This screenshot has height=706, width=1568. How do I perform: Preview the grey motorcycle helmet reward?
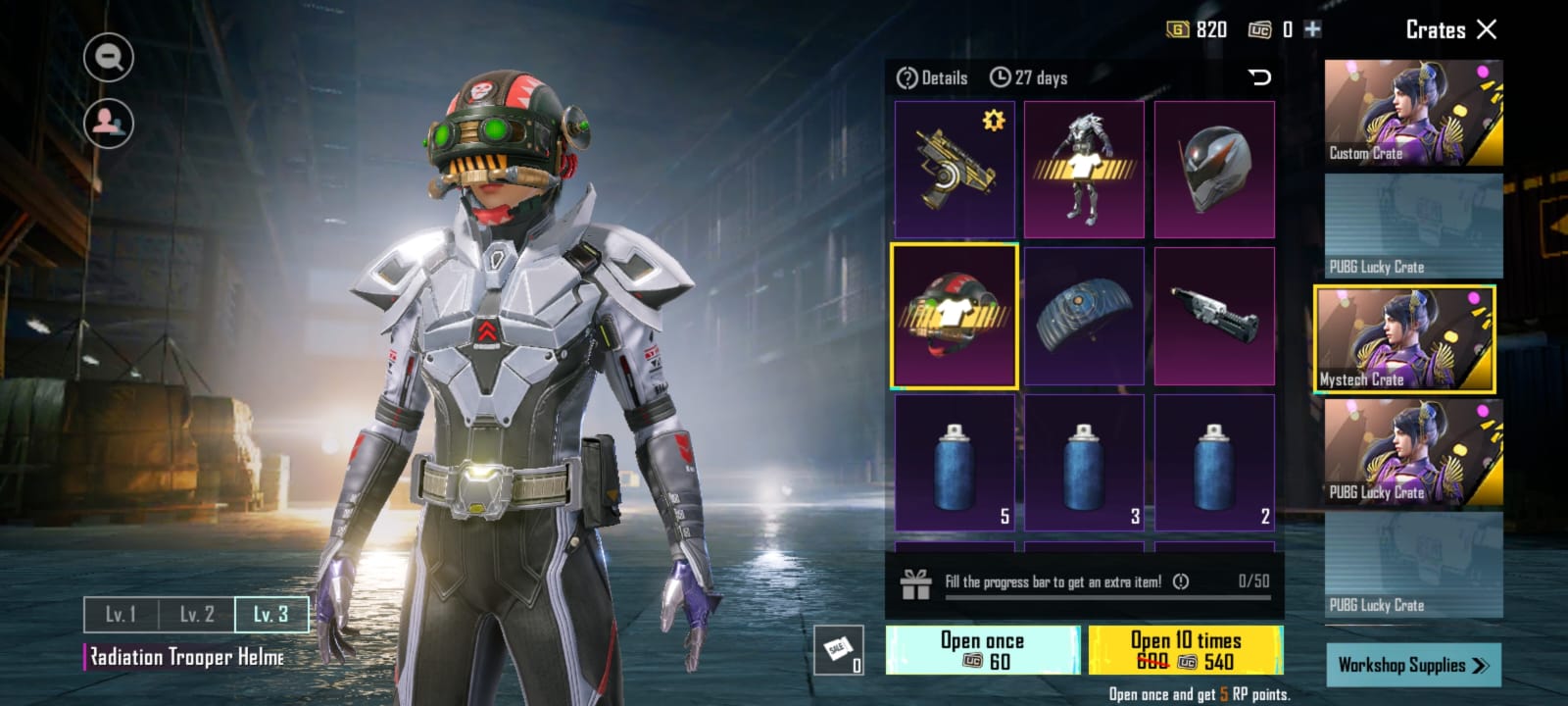pos(1214,169)
